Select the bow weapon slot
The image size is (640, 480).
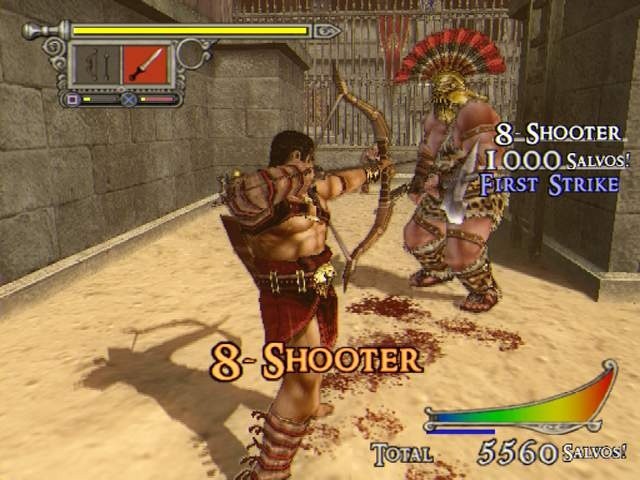pyautogui.click(x=97, y=65)
